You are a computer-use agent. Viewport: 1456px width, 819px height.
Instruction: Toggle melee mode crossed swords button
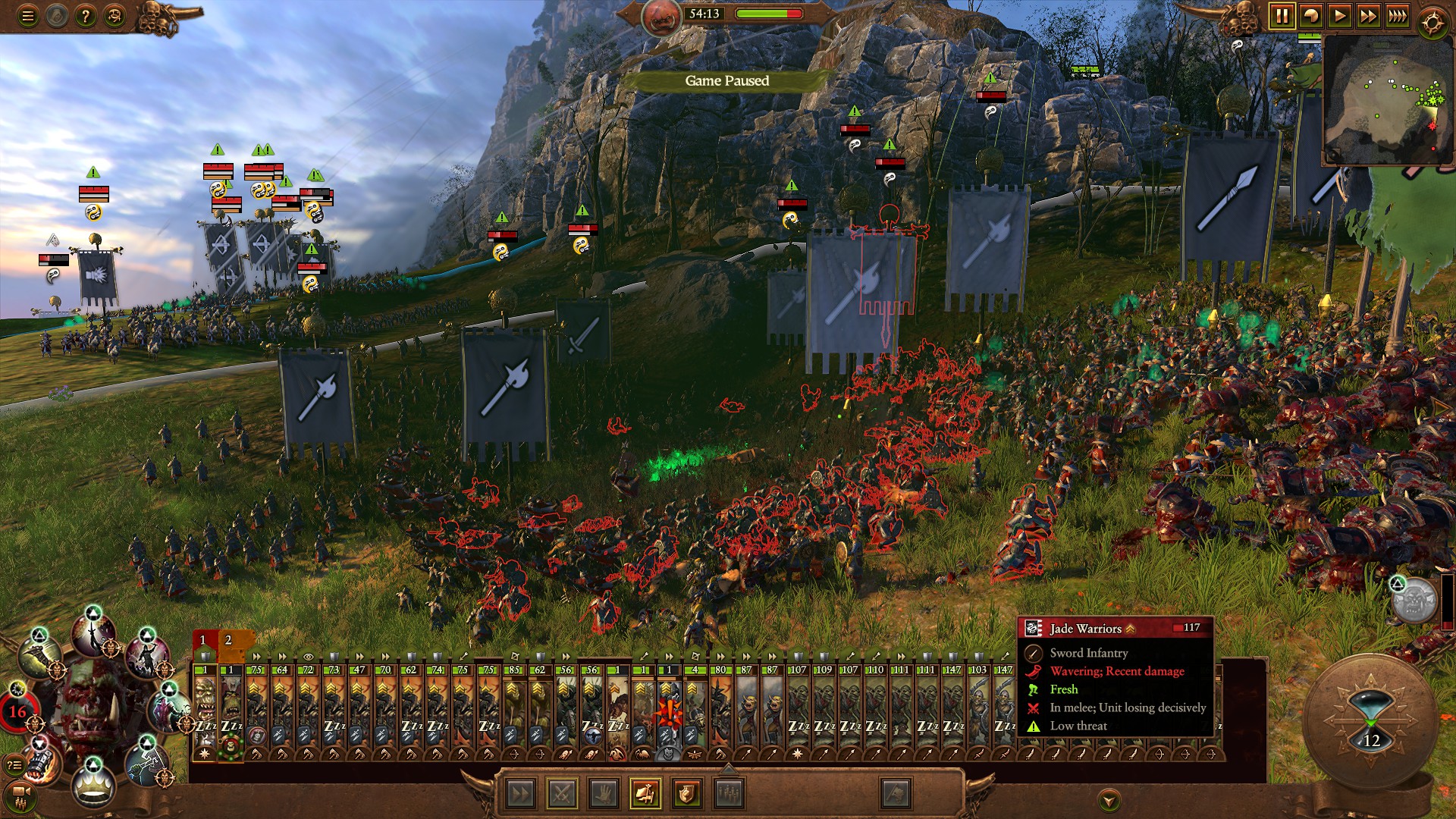click(562, 794)
